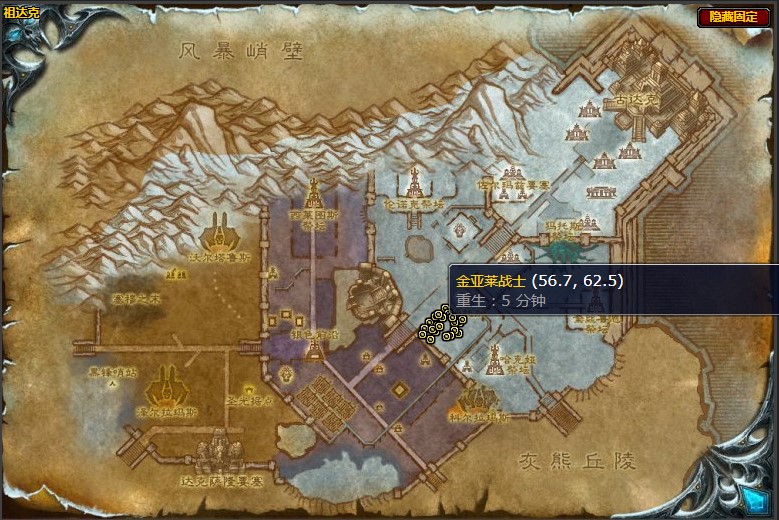Select the 金亚莱战士 spawn marker cluster
The height and width of the screenshot is (520, 779).
tap(441, 324)
